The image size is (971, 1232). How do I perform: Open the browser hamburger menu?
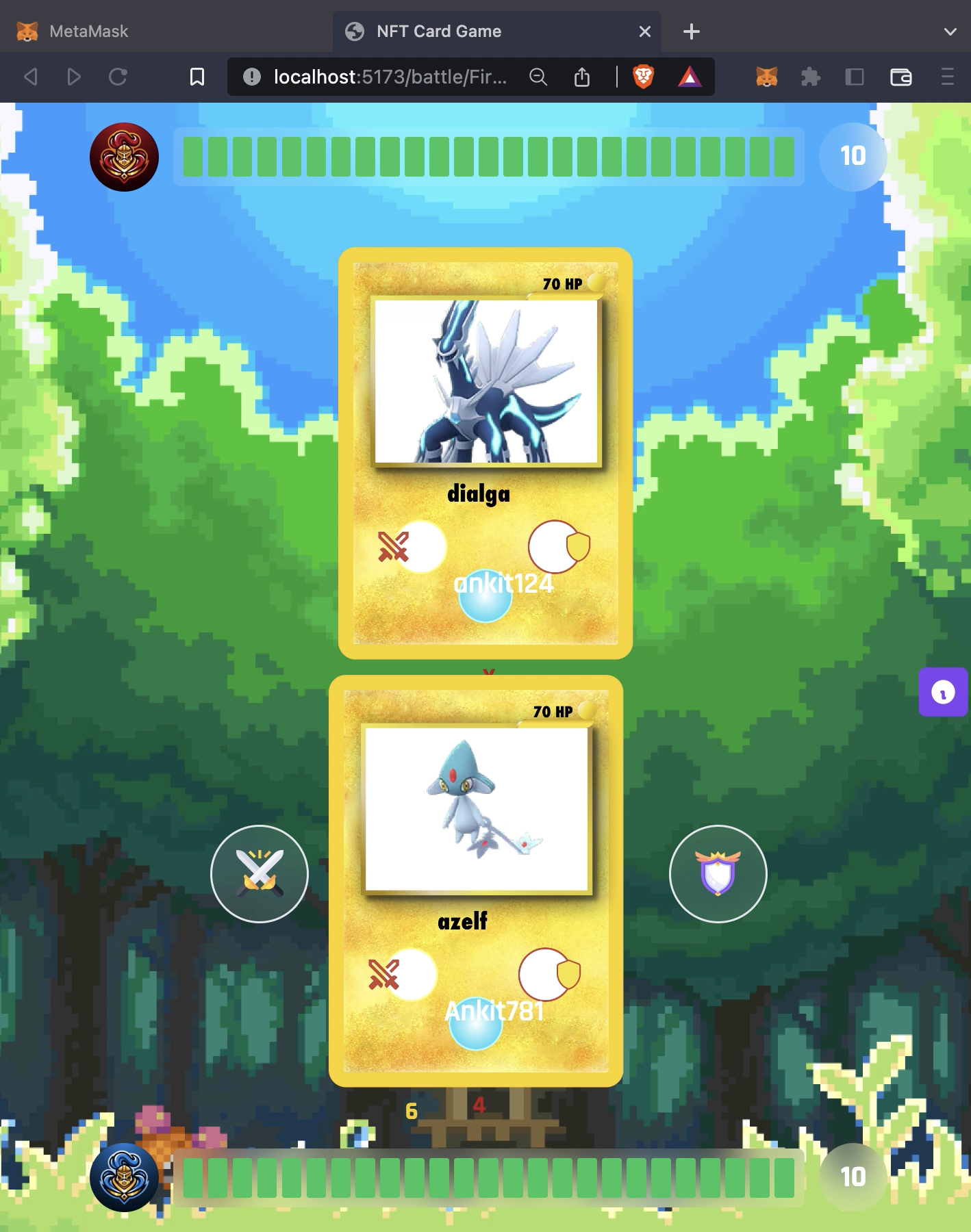947,77
